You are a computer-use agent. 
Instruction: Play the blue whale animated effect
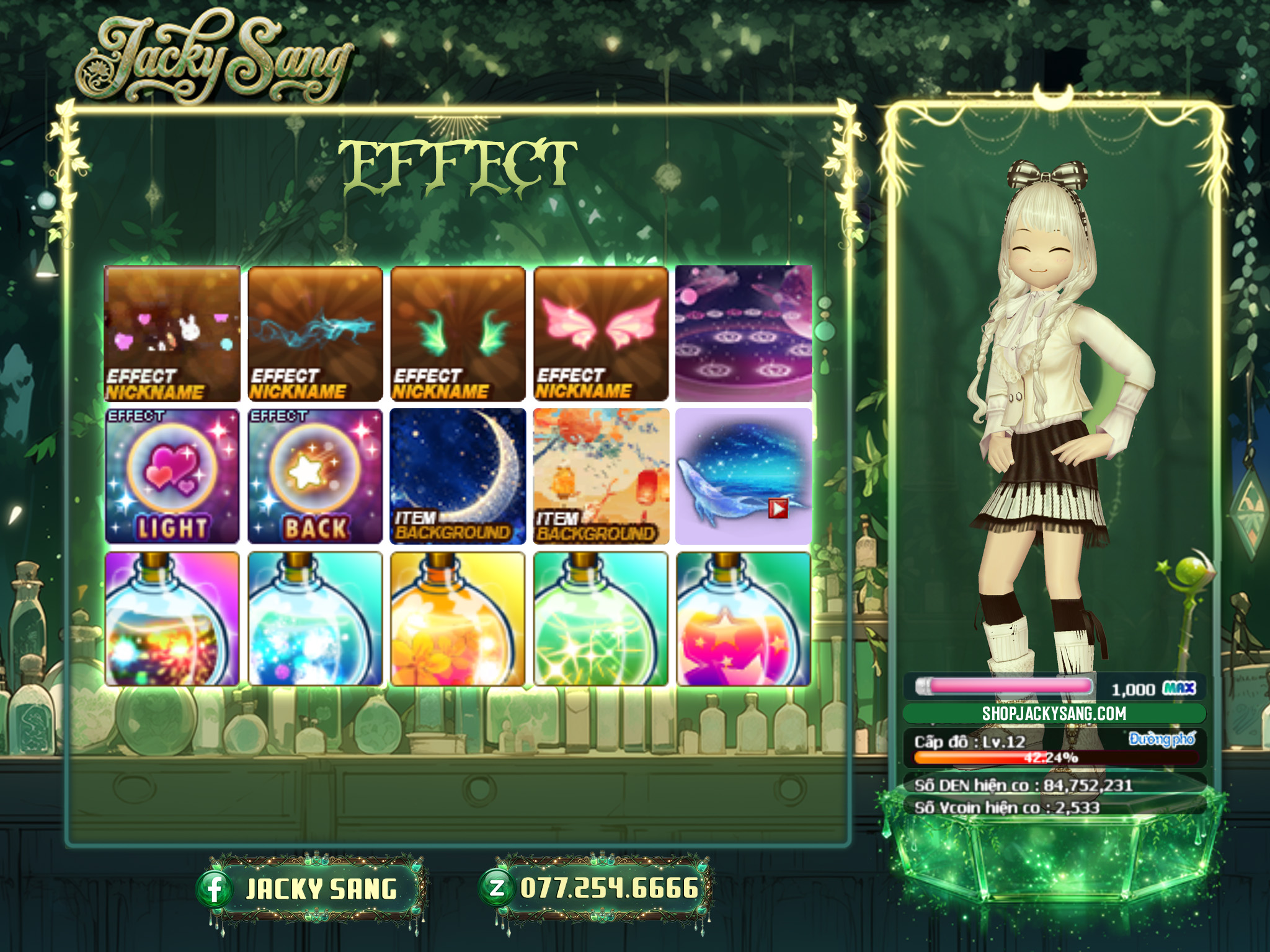778,509
